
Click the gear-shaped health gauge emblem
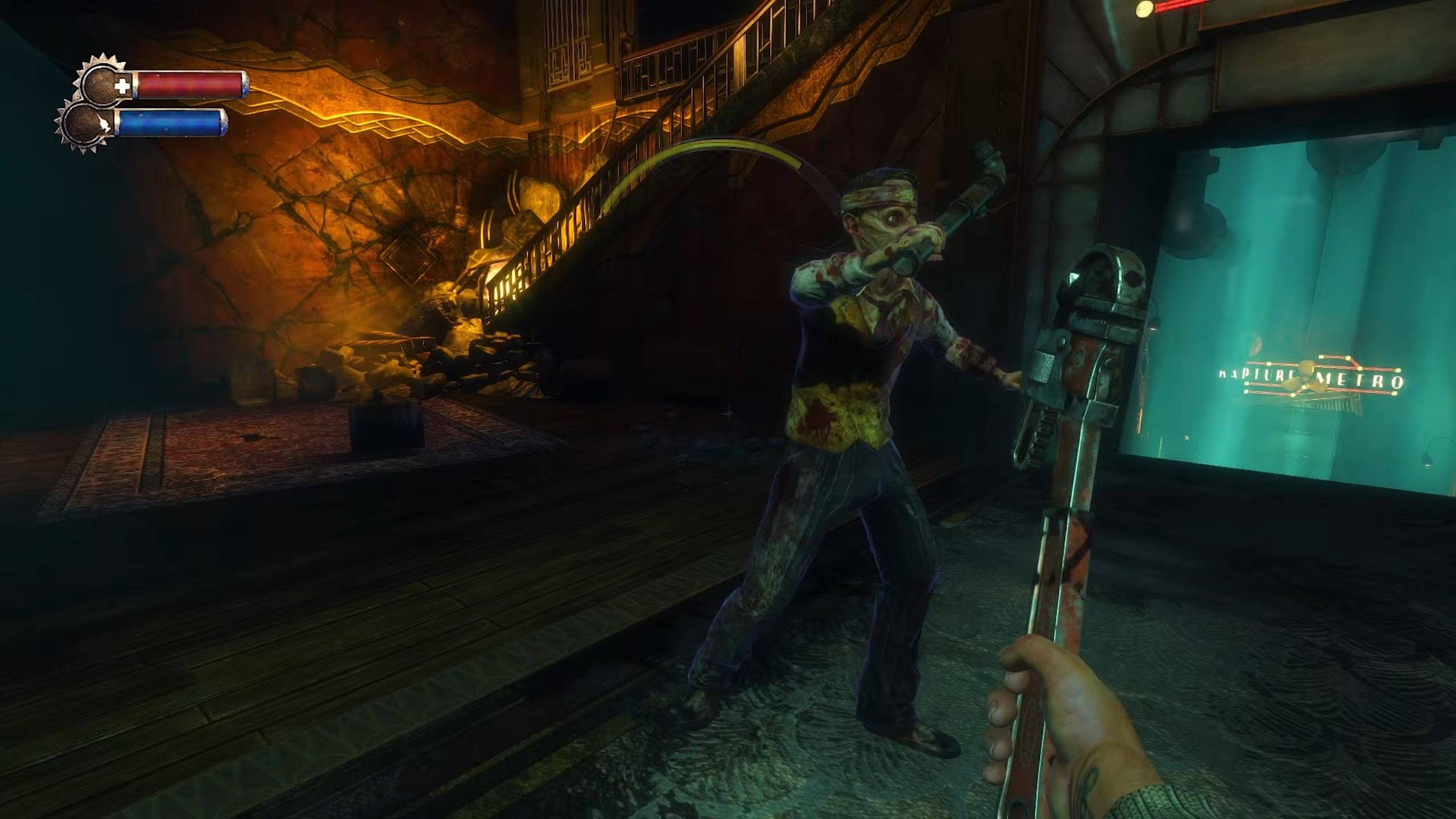(x=99, y=84)
